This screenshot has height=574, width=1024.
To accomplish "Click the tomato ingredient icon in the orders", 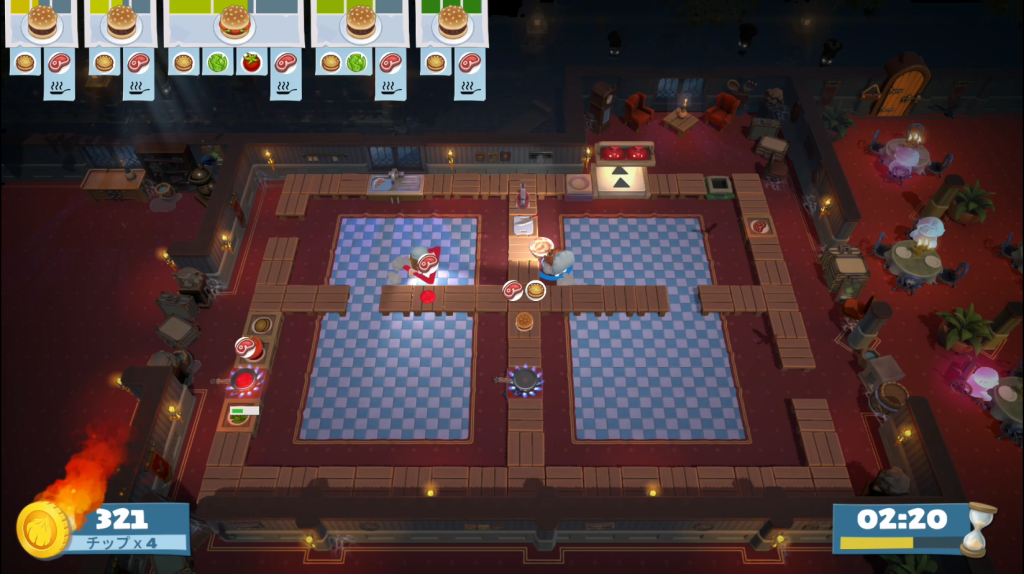I will tap(251, 62).
